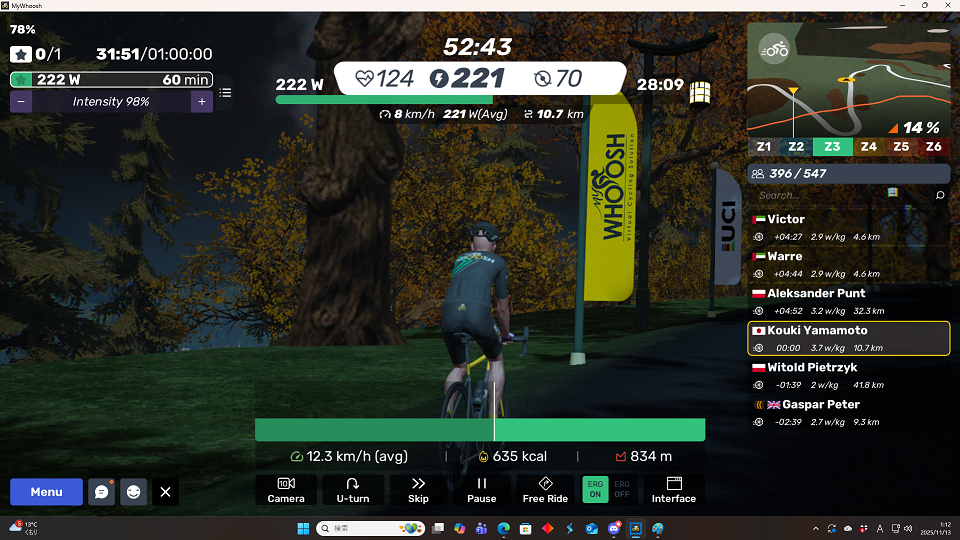Image resolution: width=960 pixels, height=540 pixels.
Task: Skip the current workout interval
Action: pos(418,489)
